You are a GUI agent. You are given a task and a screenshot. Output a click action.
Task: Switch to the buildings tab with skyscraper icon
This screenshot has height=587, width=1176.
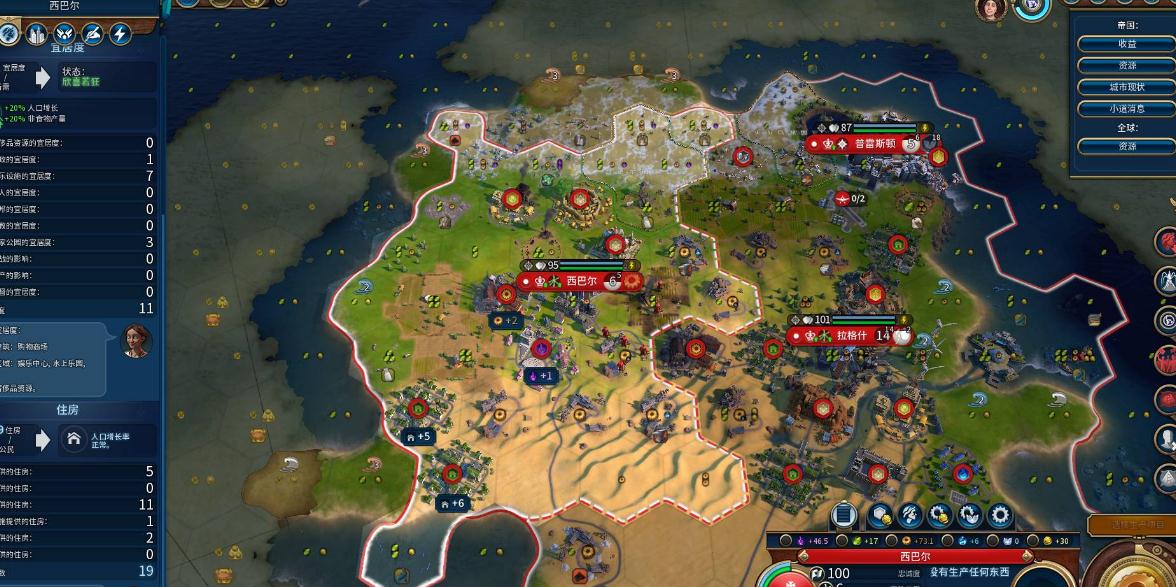(x=37, y=34)
